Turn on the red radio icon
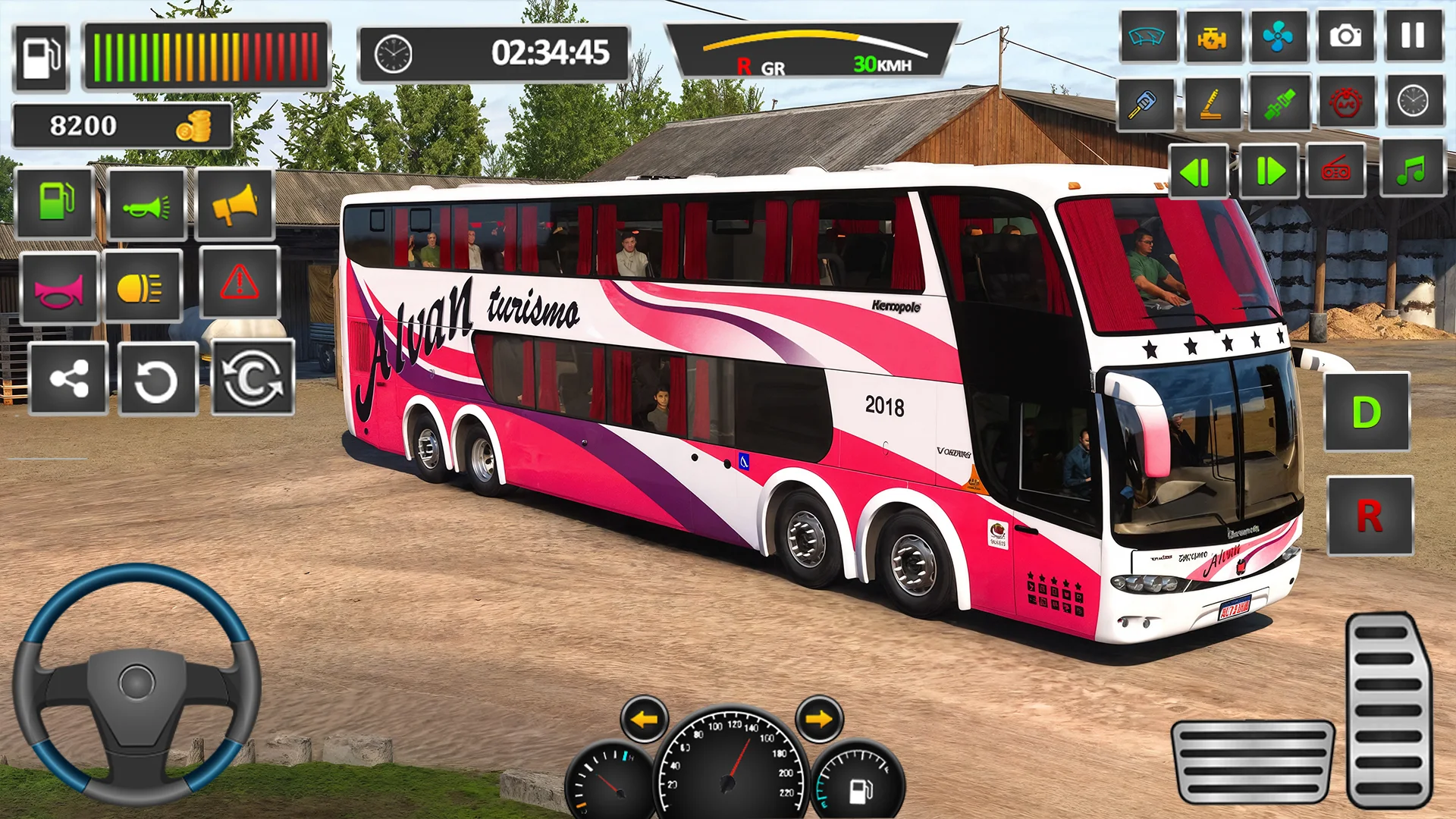1456x819 pixels. 1335,171
